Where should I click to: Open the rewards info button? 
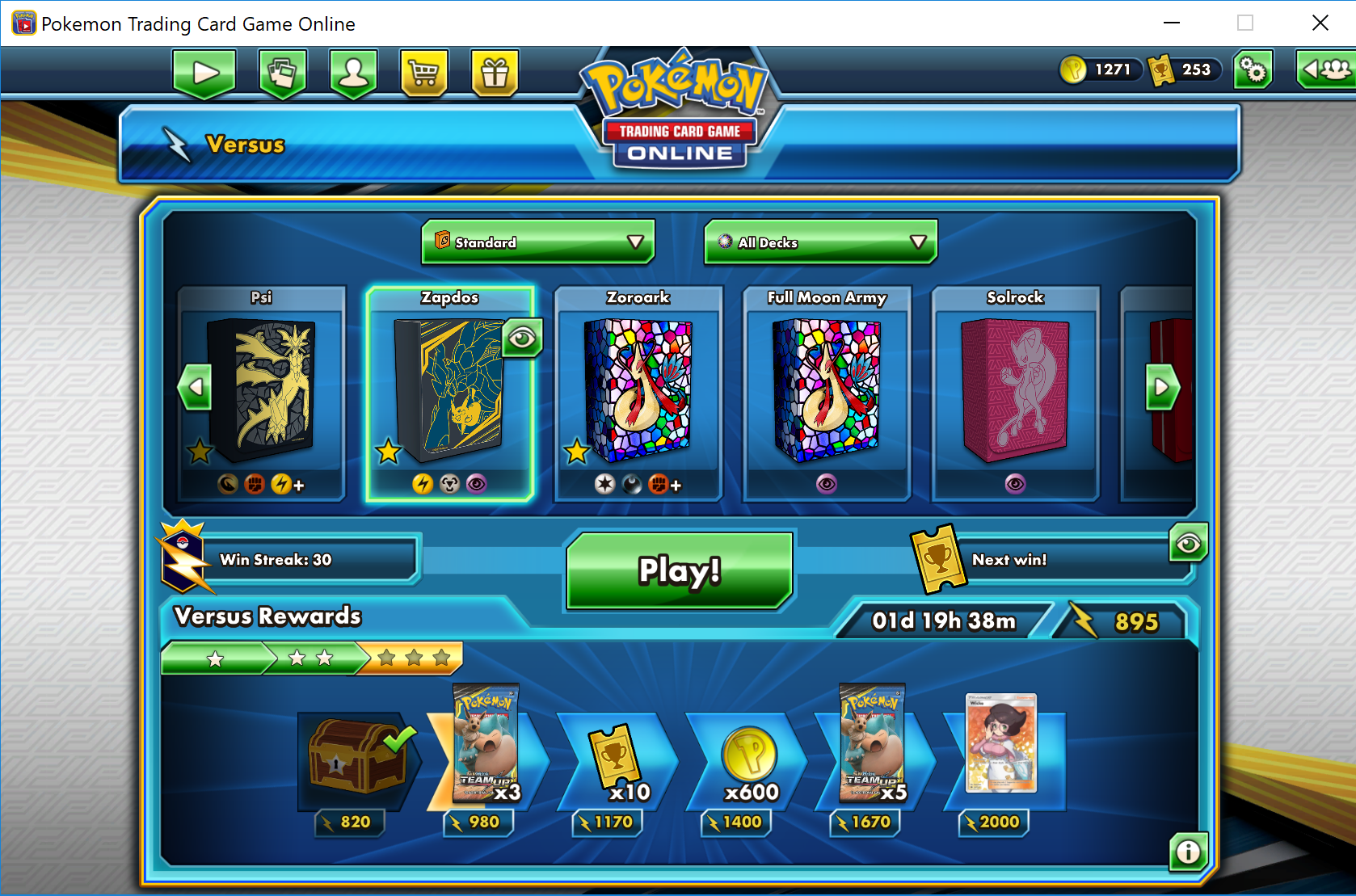[x=1188, y=852]
